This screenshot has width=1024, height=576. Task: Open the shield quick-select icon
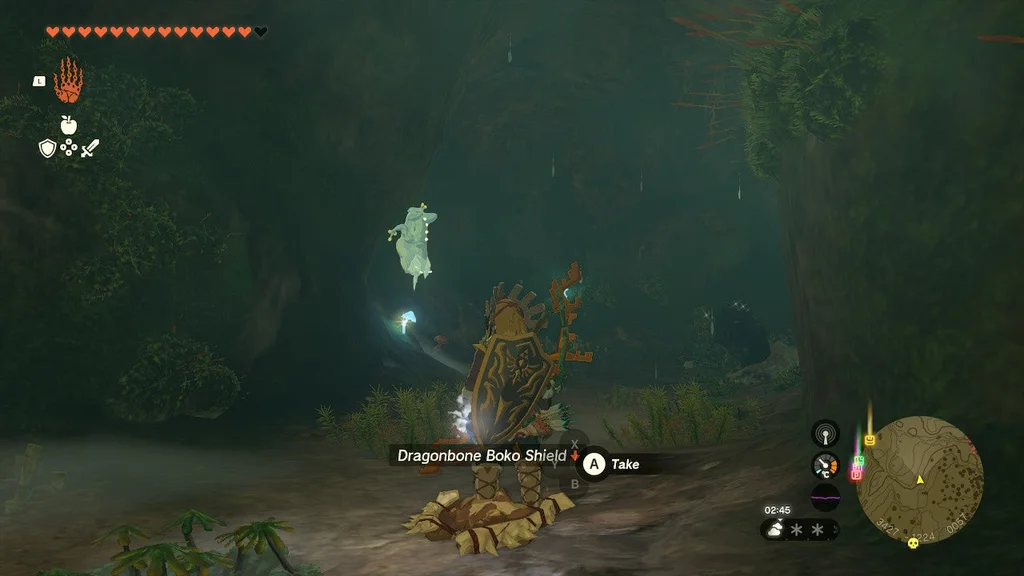pyautogui.click(x=47, y=149)
